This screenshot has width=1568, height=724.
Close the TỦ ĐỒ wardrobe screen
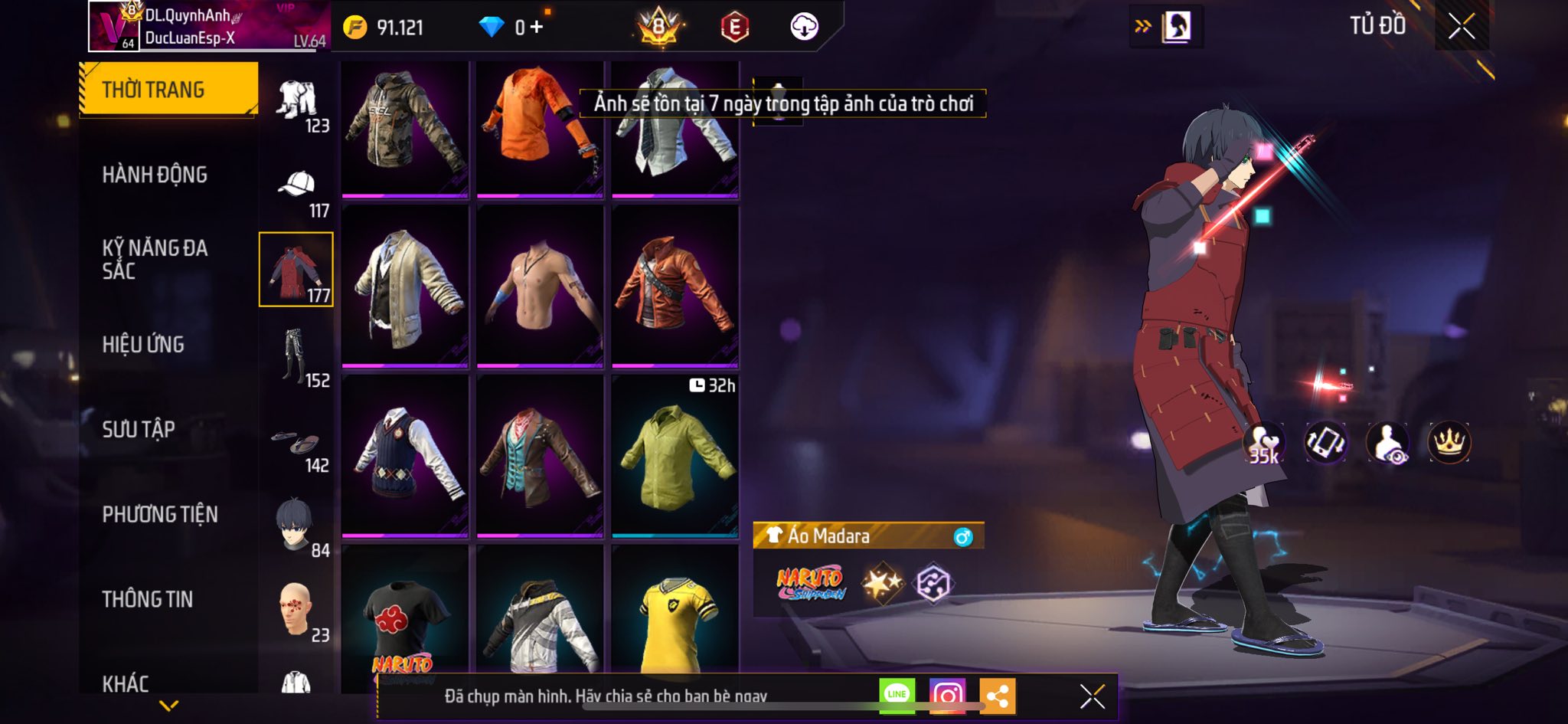[x=1461, y=27]
